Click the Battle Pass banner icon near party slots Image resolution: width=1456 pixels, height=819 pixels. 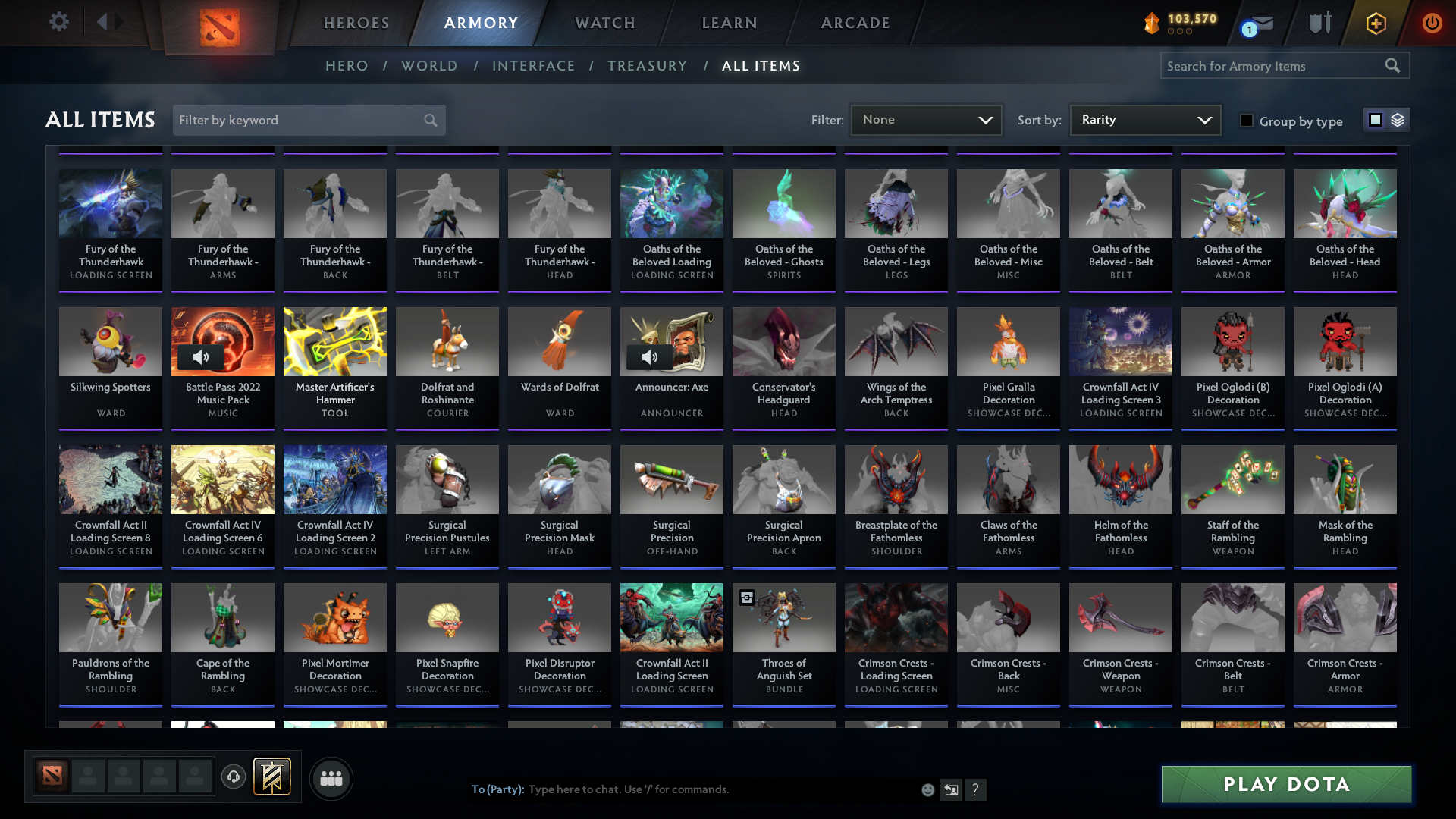point(271,777)
